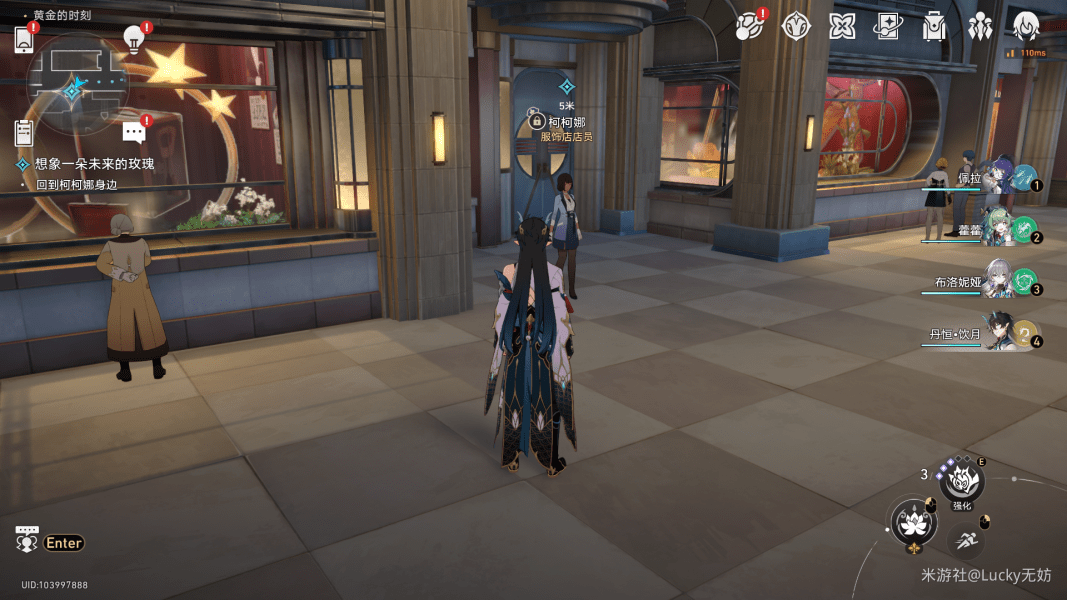The image size is (1067, 600).
Task: Toggle the sprint running icon
Action: click(x=964, y=540)
